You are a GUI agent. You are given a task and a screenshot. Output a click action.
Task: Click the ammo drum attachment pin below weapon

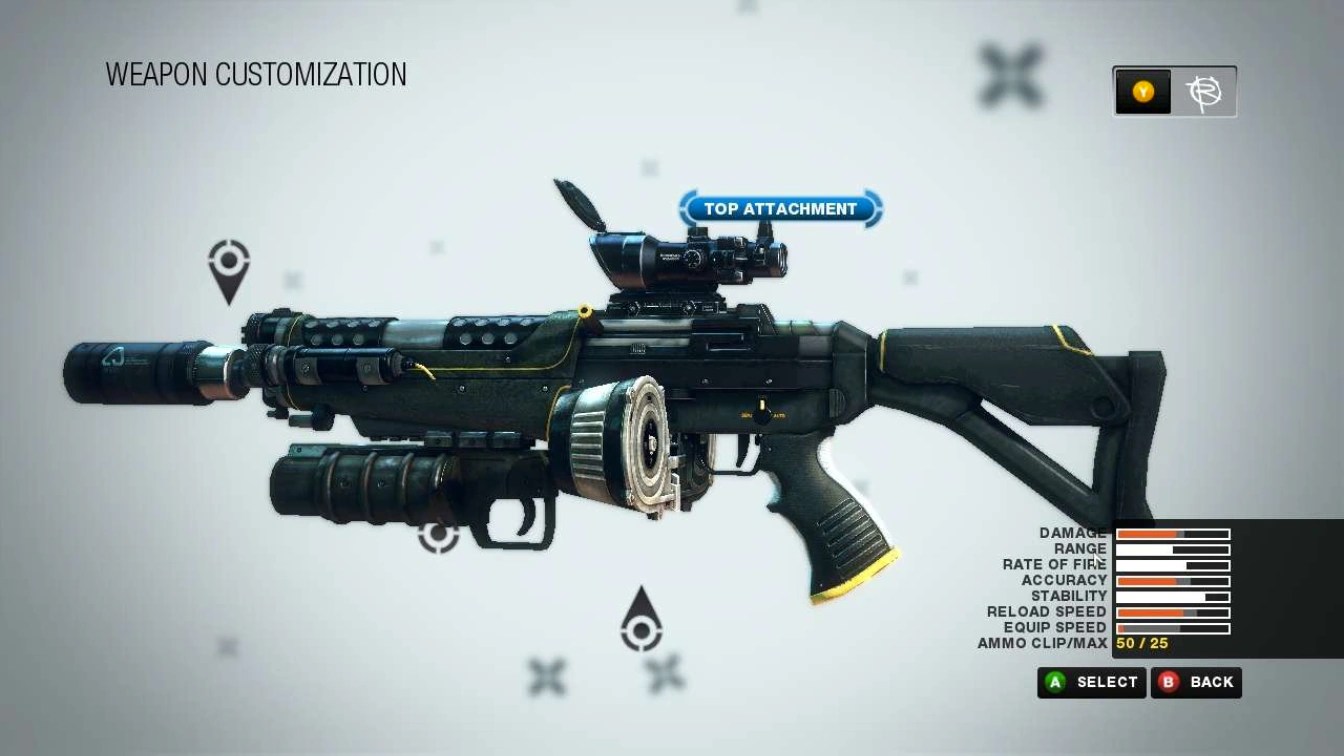point(640,629)
